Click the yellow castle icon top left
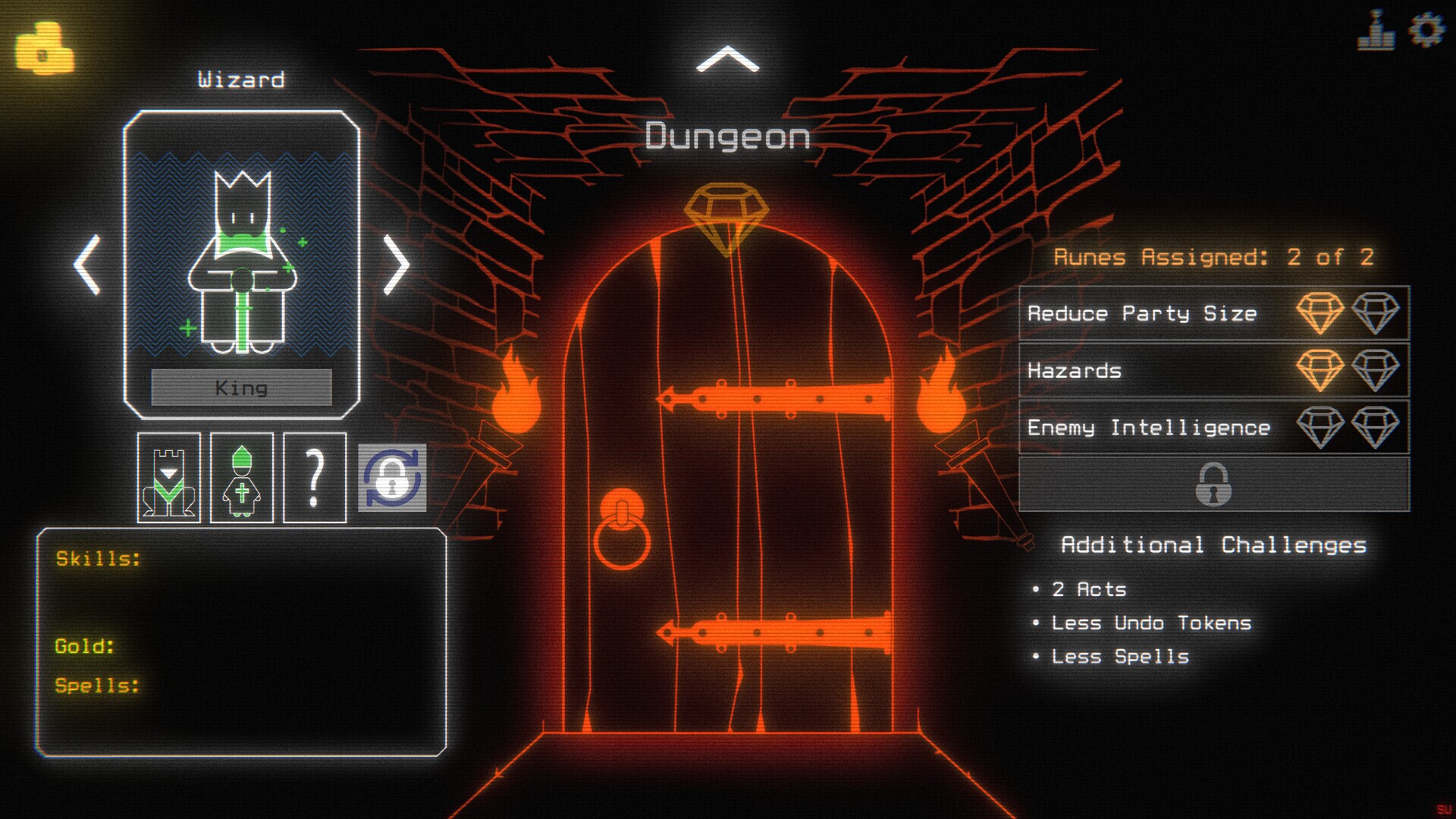Viewport: 1456px width, 819px height. 43,47
